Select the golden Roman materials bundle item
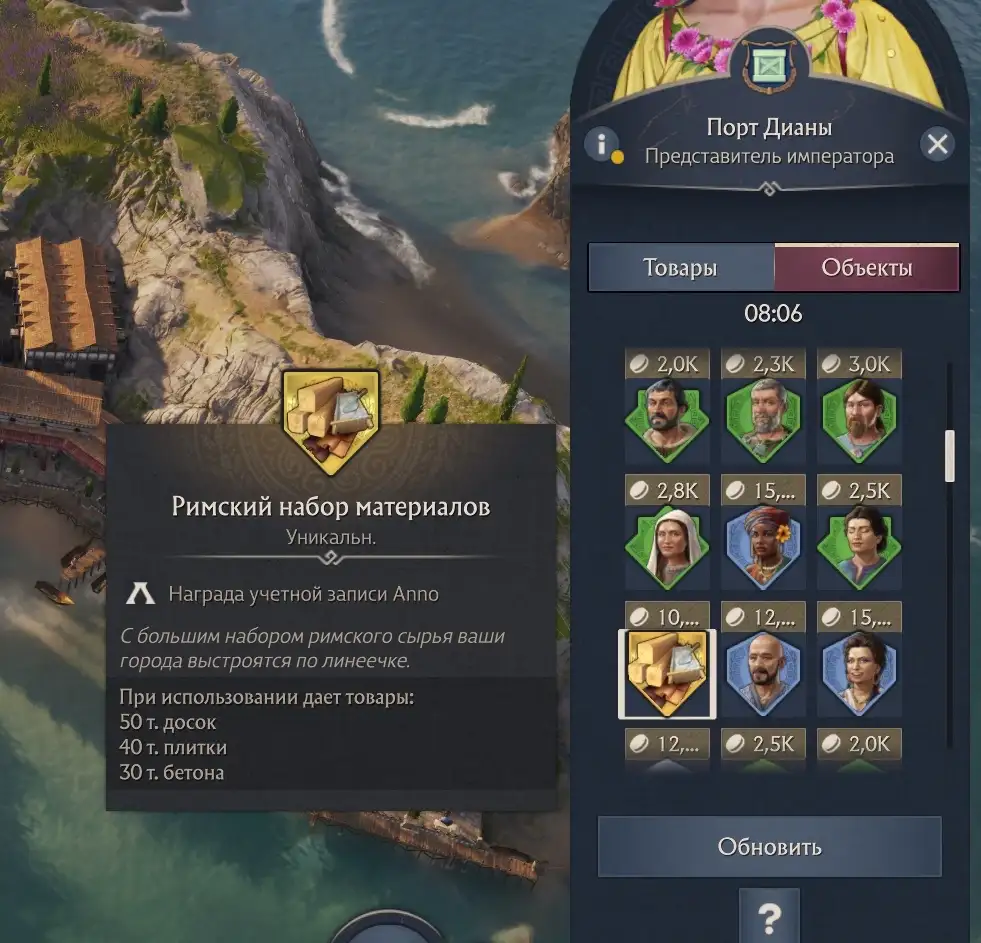981x943 pixels. point(667,674)
